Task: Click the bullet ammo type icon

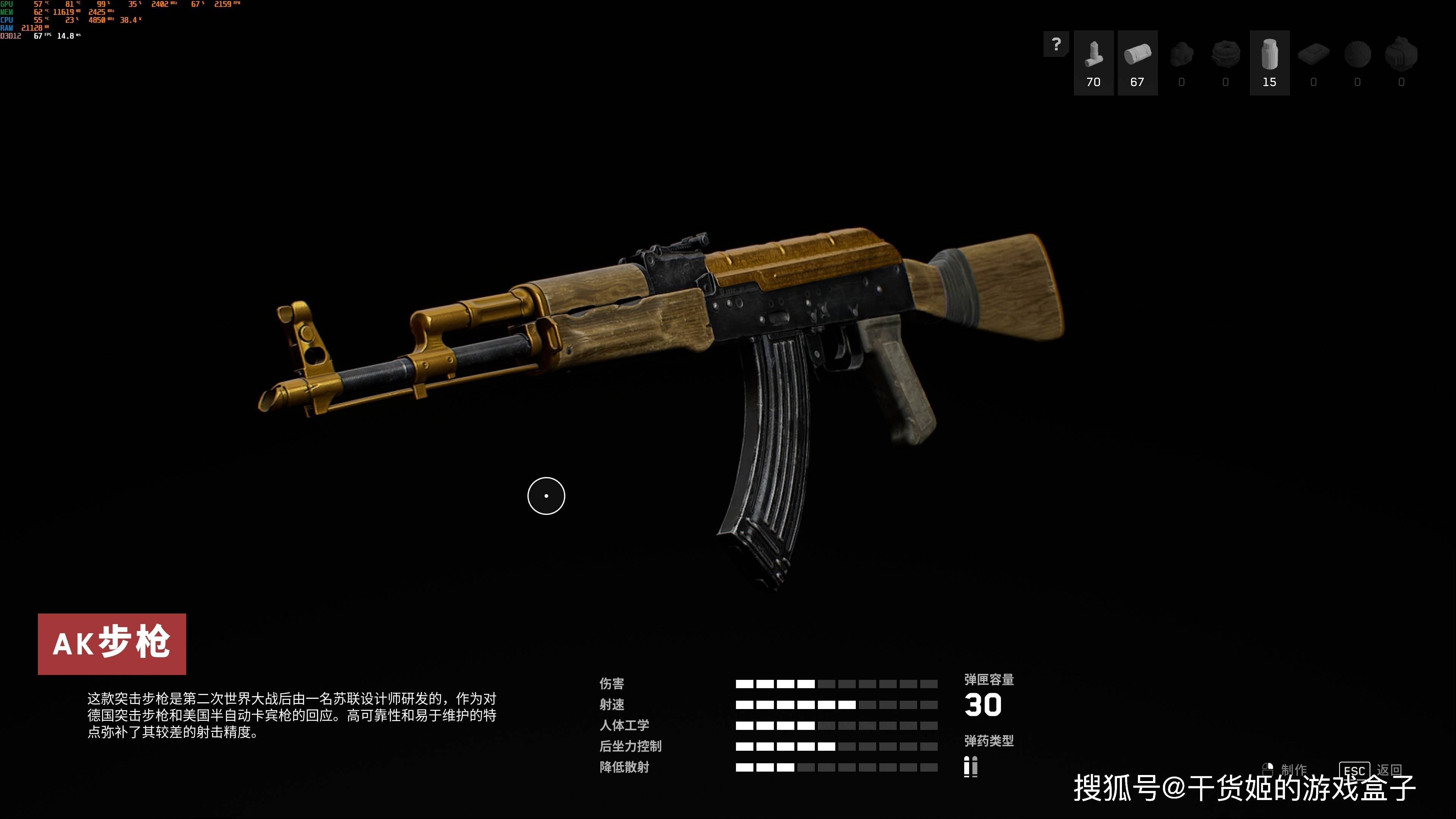Action: click(x=971, y=766)
